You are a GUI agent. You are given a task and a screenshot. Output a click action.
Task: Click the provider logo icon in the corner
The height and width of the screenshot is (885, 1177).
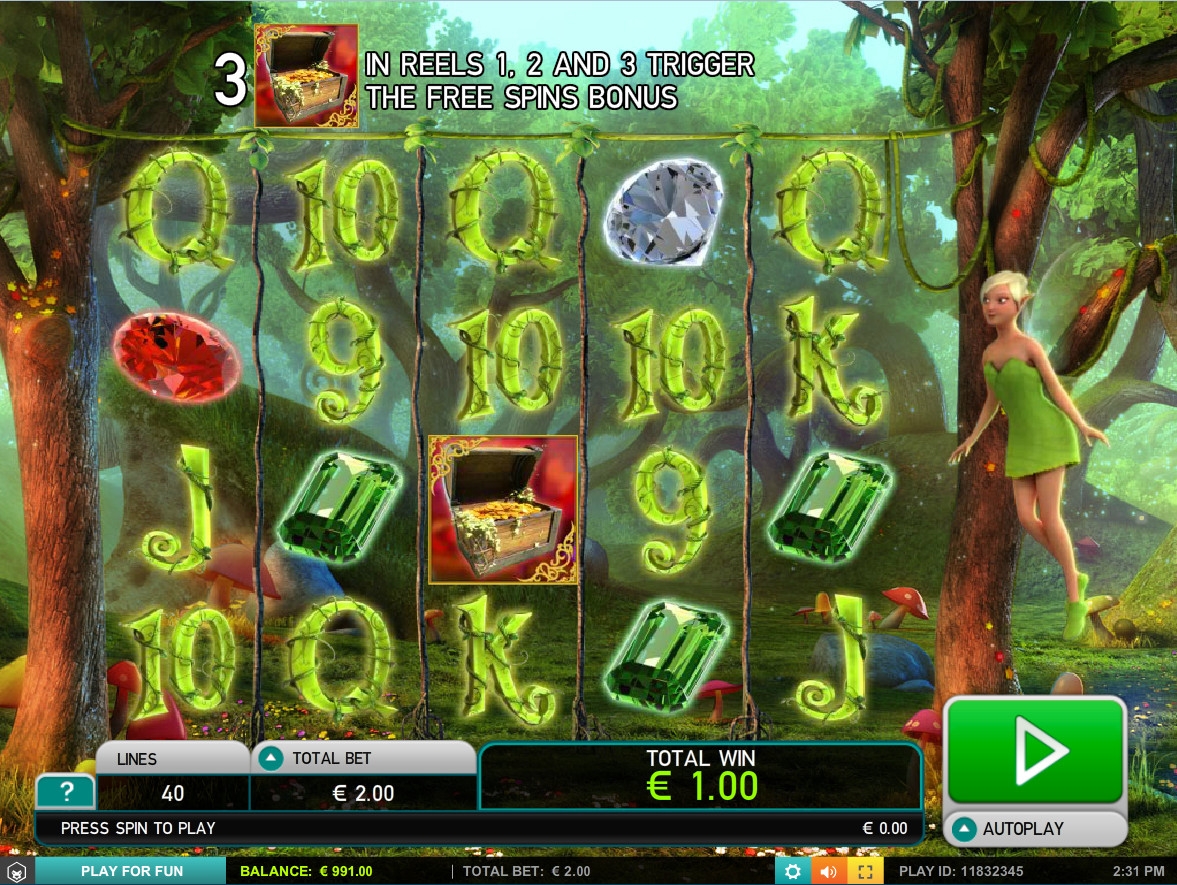click(14, 871)
